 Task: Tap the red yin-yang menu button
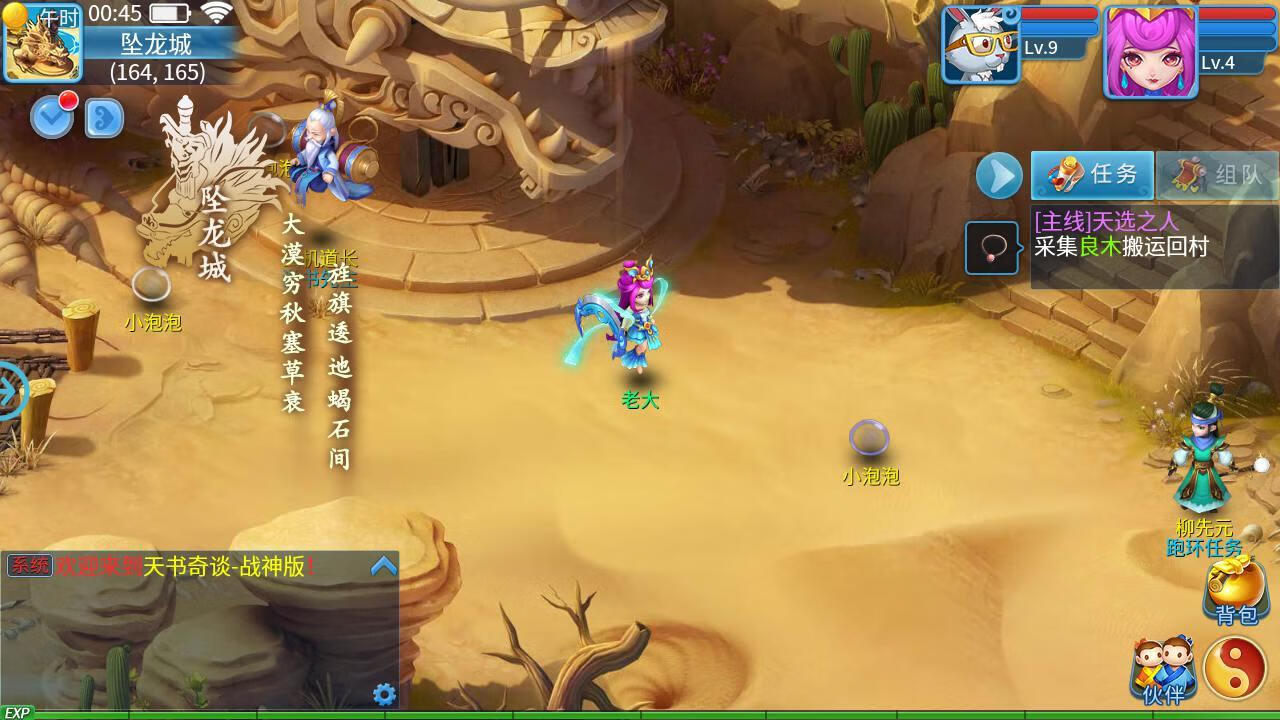1235,667
